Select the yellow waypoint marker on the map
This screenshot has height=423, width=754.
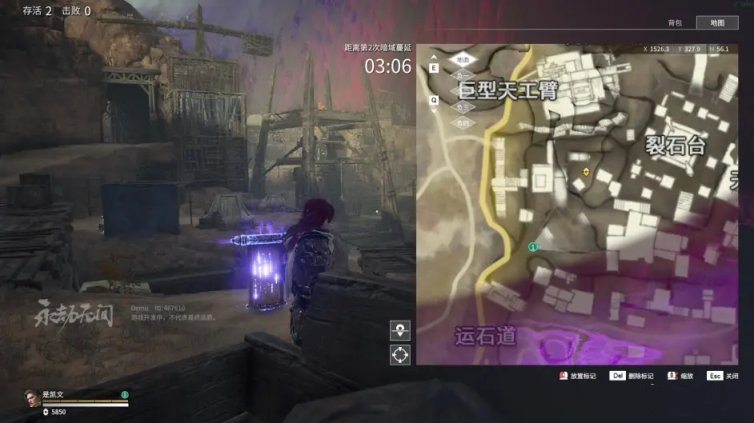point(586,172)
